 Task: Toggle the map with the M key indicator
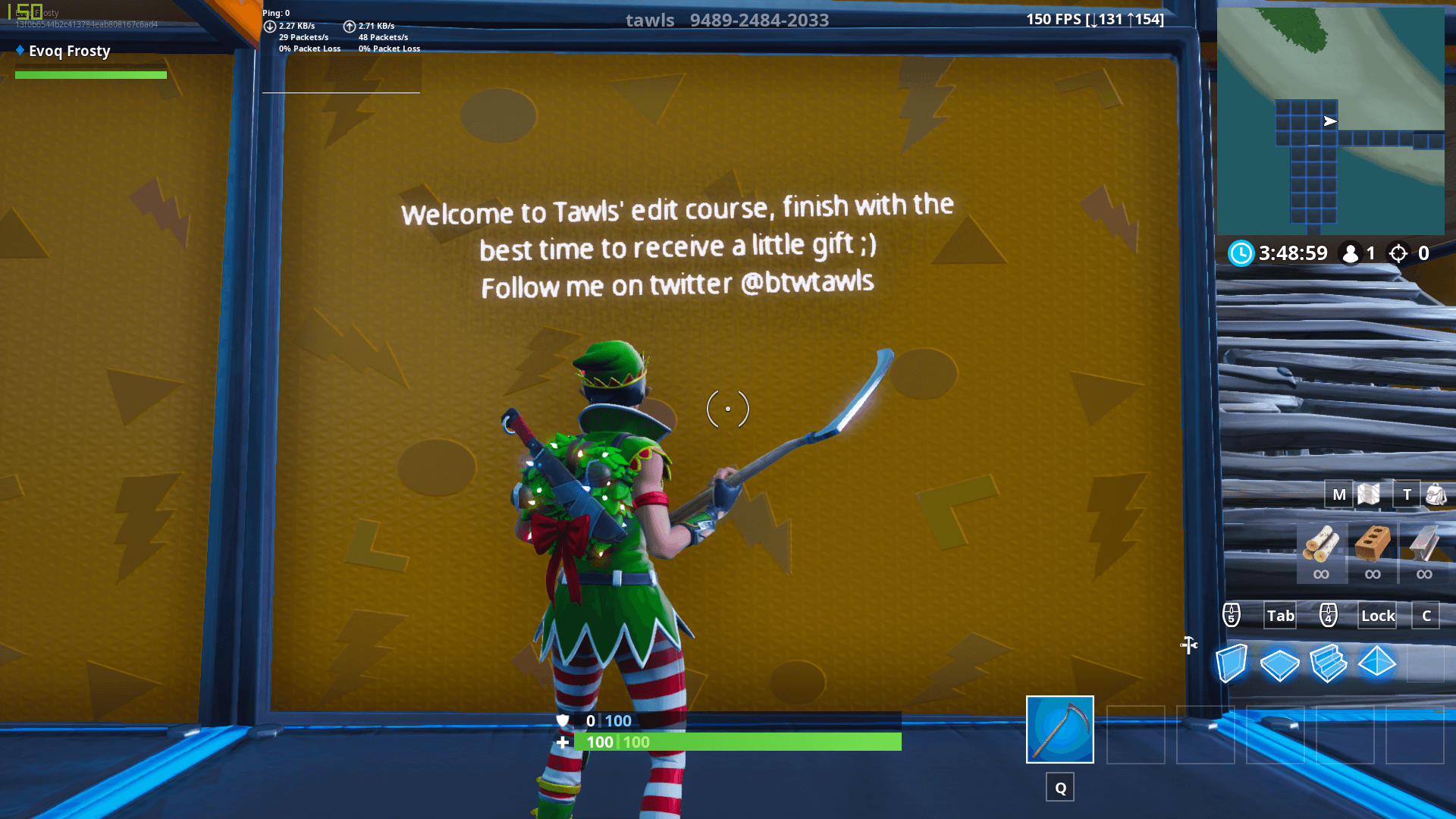click(x=1338, y=494)
